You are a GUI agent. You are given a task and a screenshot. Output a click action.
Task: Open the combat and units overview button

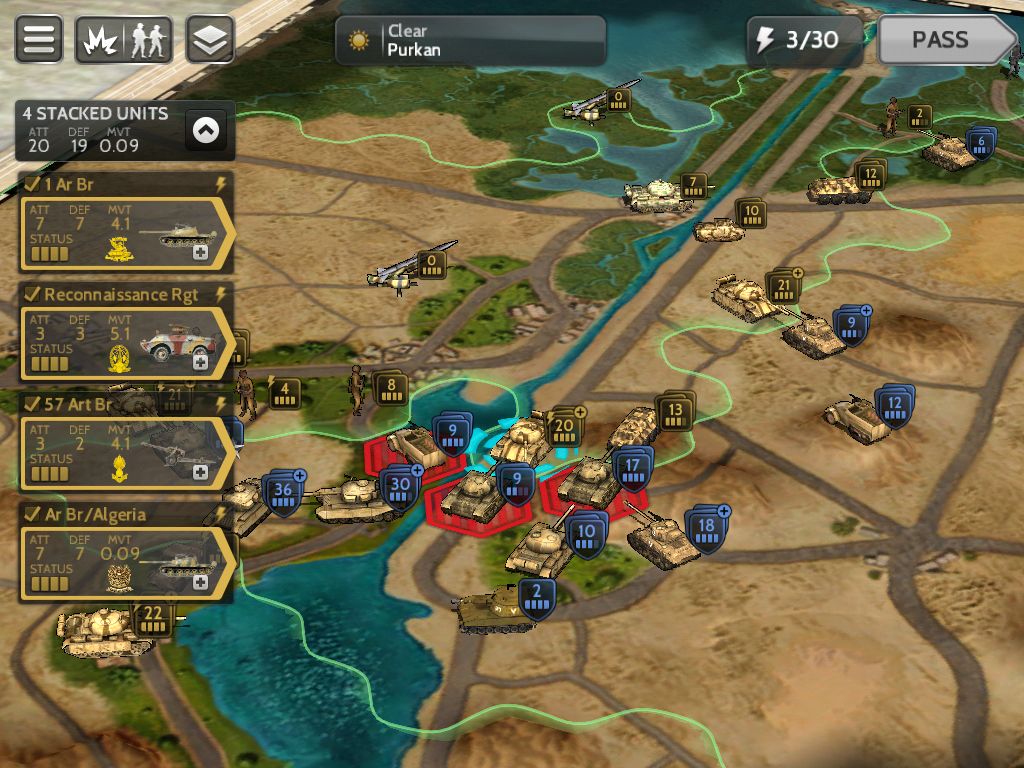[x=124, y=40]
